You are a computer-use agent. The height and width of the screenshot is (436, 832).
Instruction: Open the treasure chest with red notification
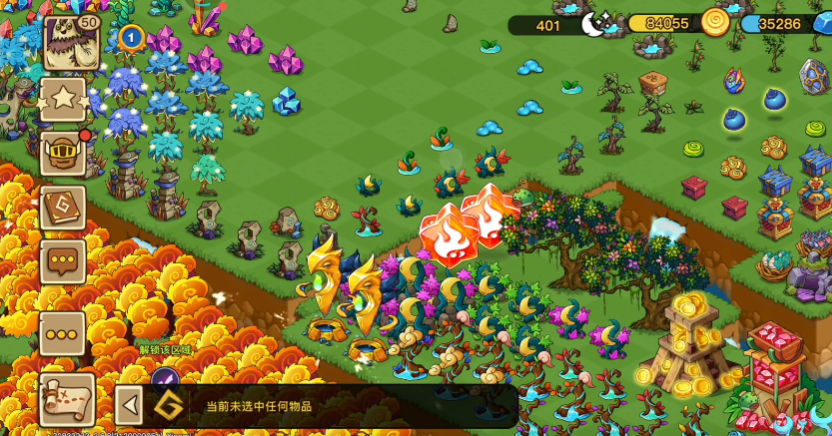click(x=62, y=153)
